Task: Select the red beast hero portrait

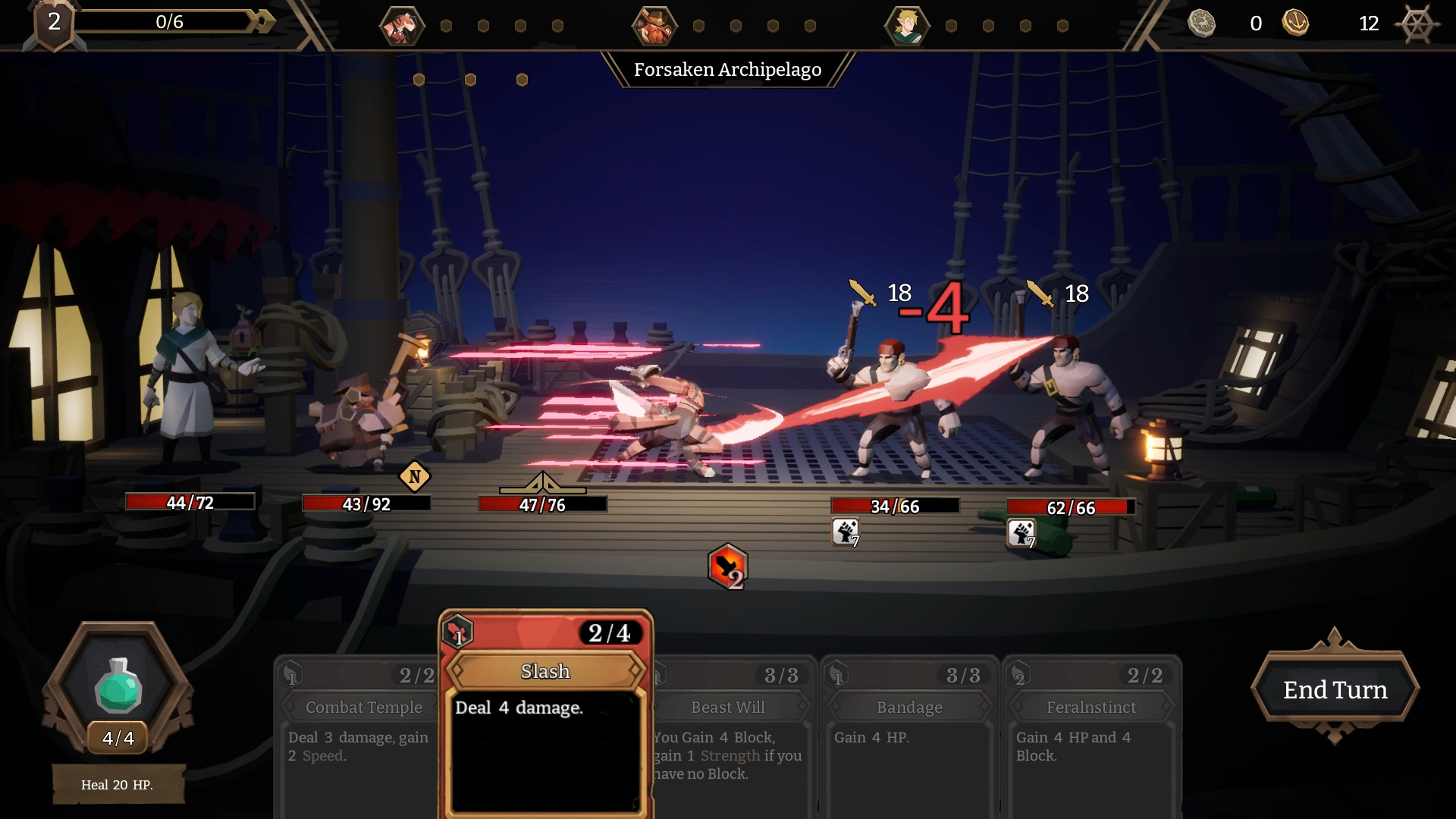Action: tap(401, 26)
